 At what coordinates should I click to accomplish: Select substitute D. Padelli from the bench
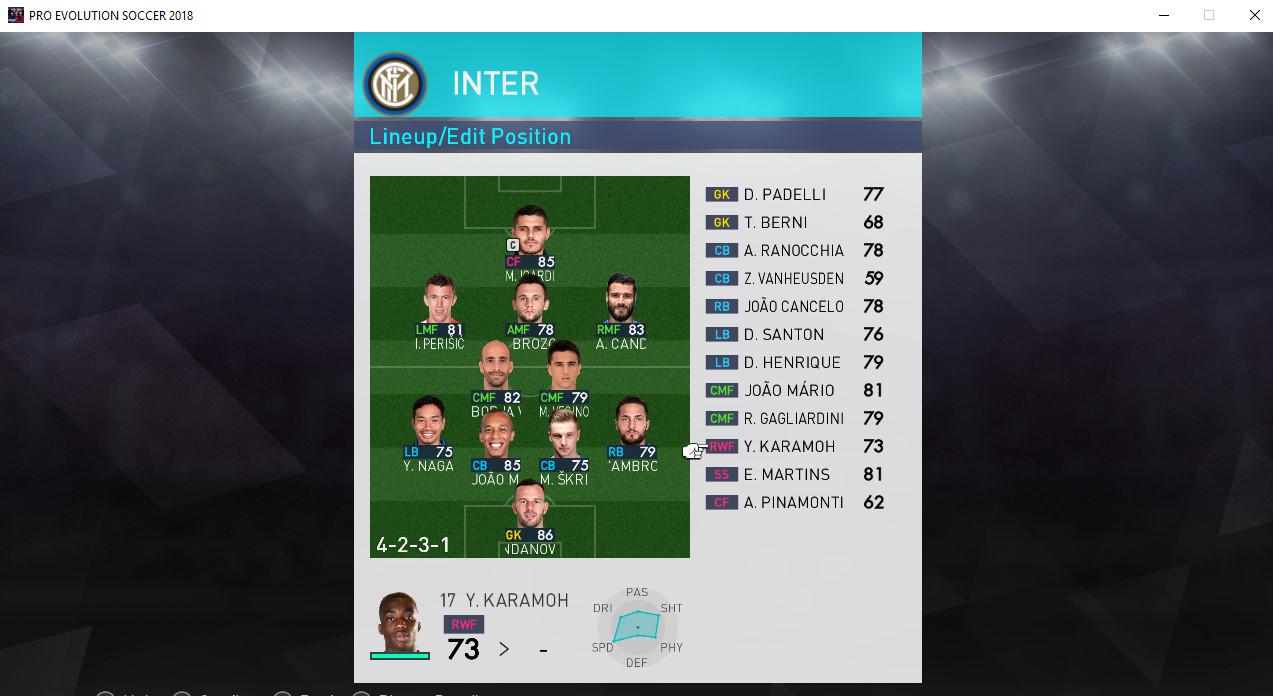click(794, 195)
